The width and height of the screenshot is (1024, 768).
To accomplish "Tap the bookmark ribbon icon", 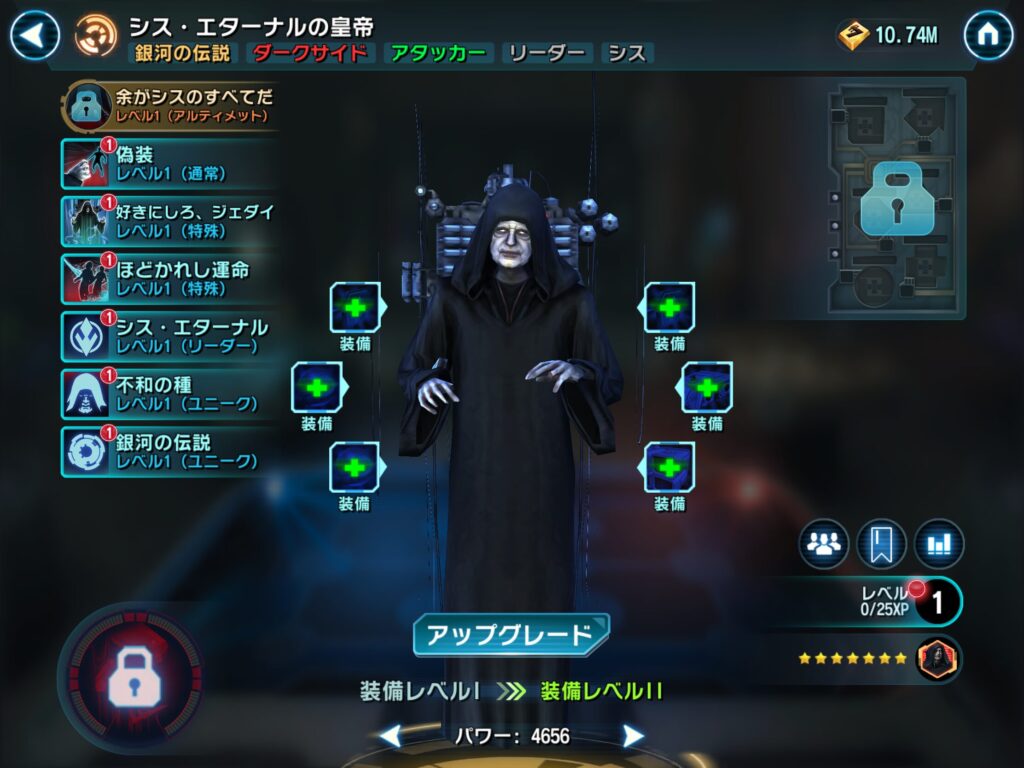I will [x=881, y=544].
